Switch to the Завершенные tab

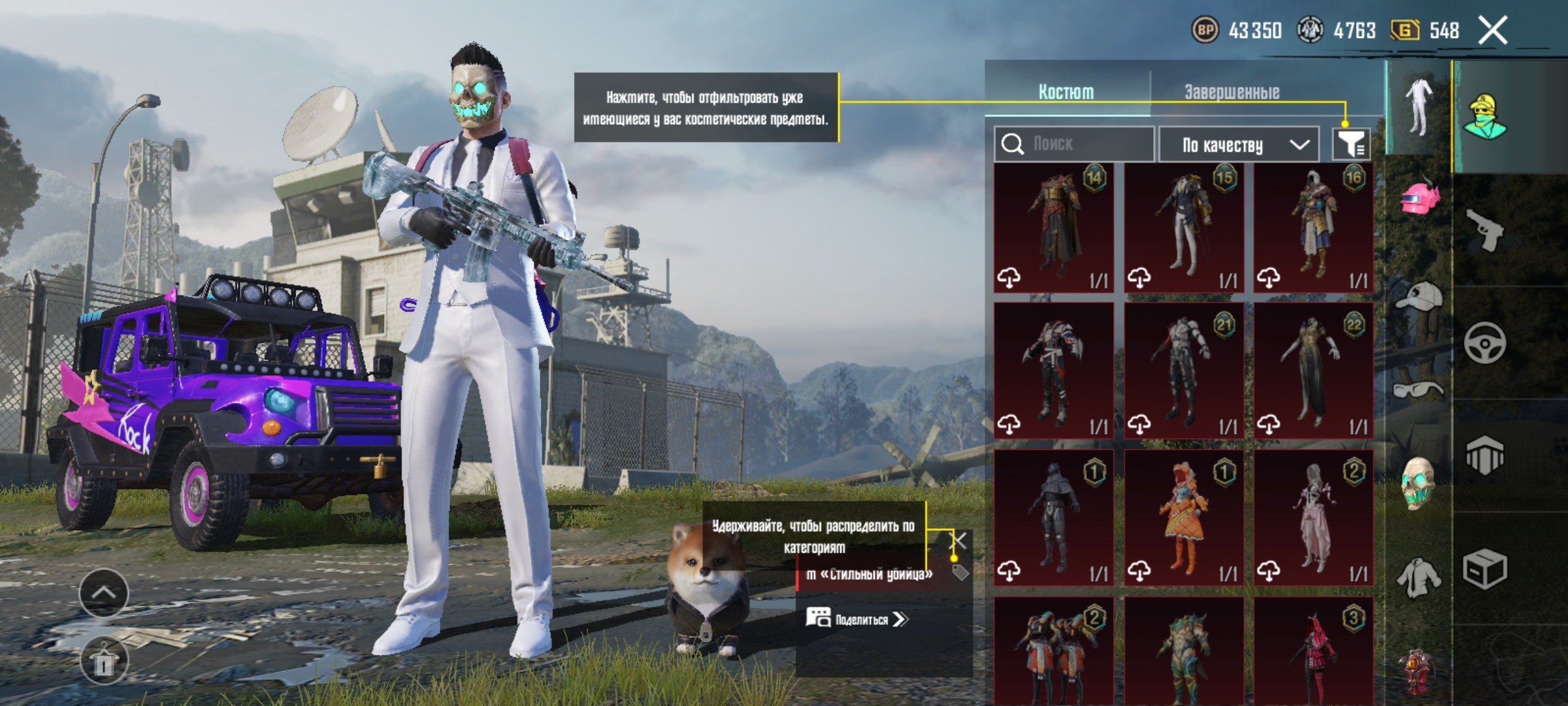pyautogui.click(x=1232, y=92)
